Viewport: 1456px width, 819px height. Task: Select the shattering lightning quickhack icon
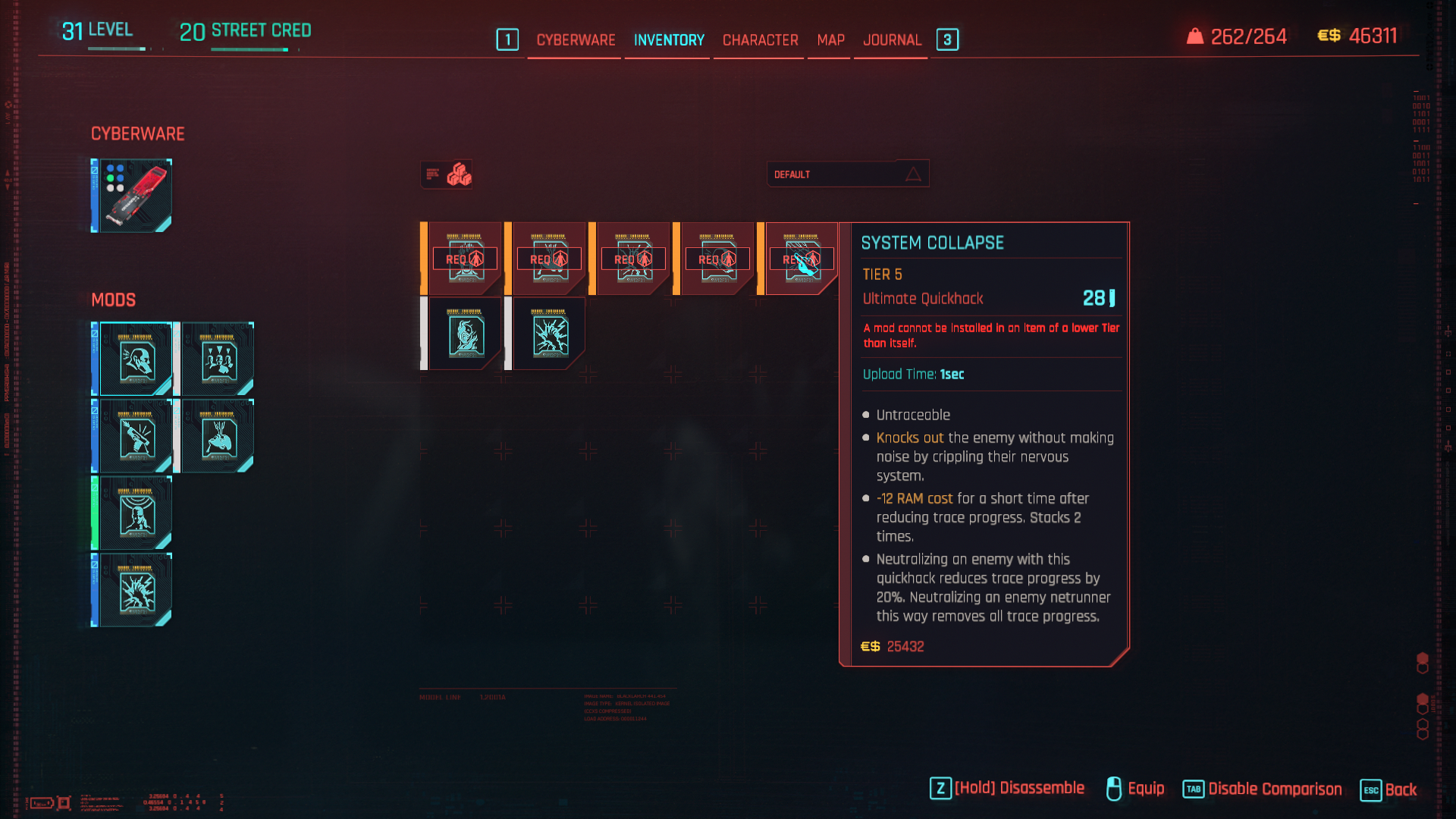[548, 334]
